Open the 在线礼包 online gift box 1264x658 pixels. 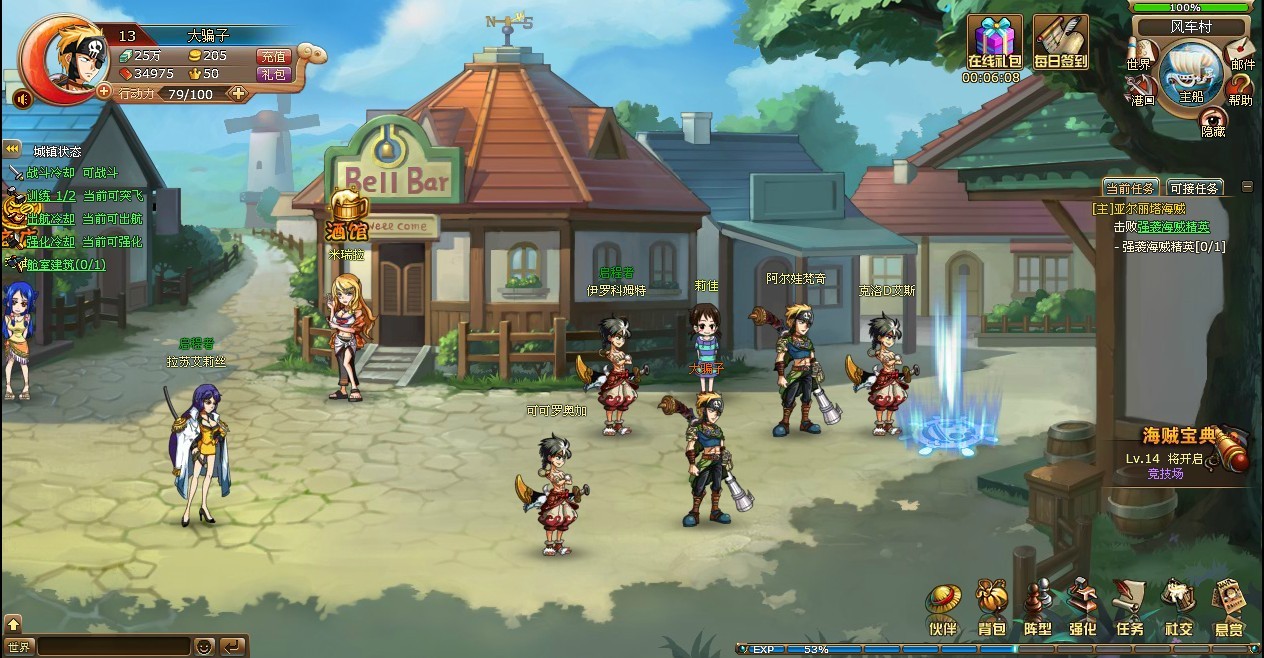pyautogui.click(x=993, y=44)
